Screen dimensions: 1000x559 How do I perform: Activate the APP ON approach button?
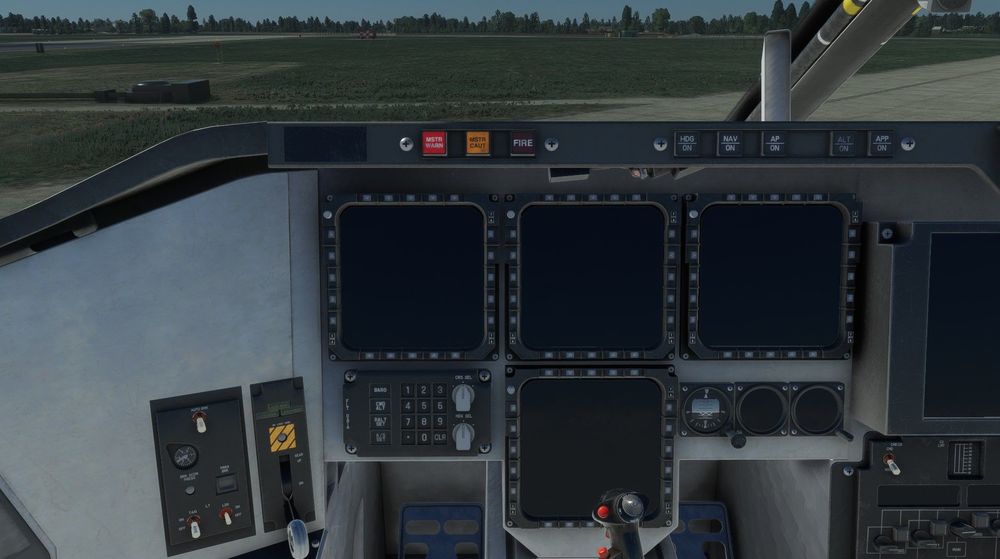pos(881,143)
